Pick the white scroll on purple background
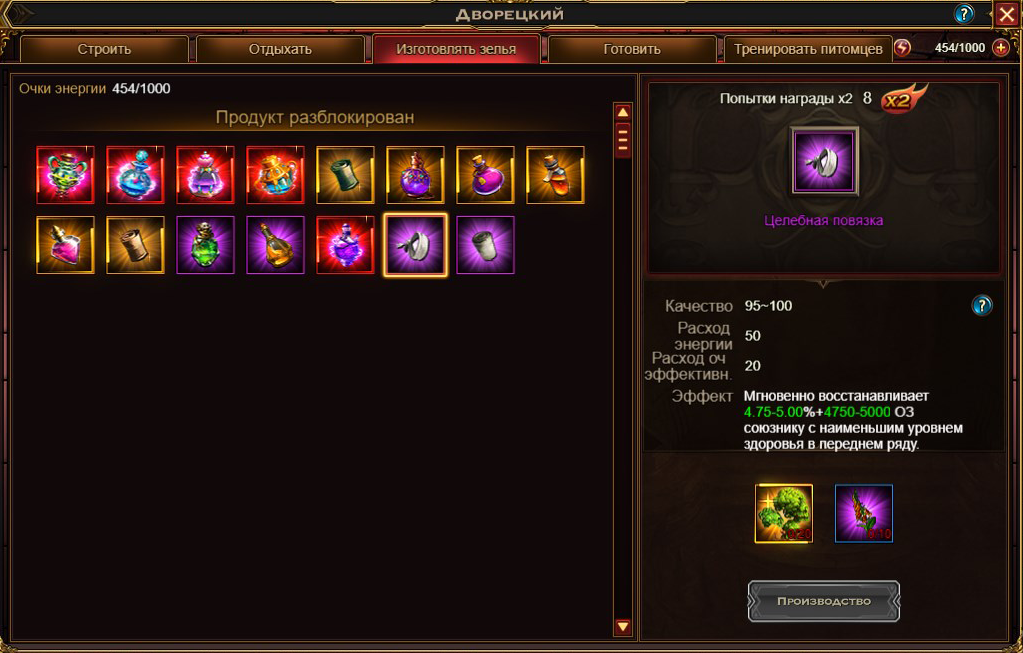Screen dimensions: 1023x653 (485, 245)
